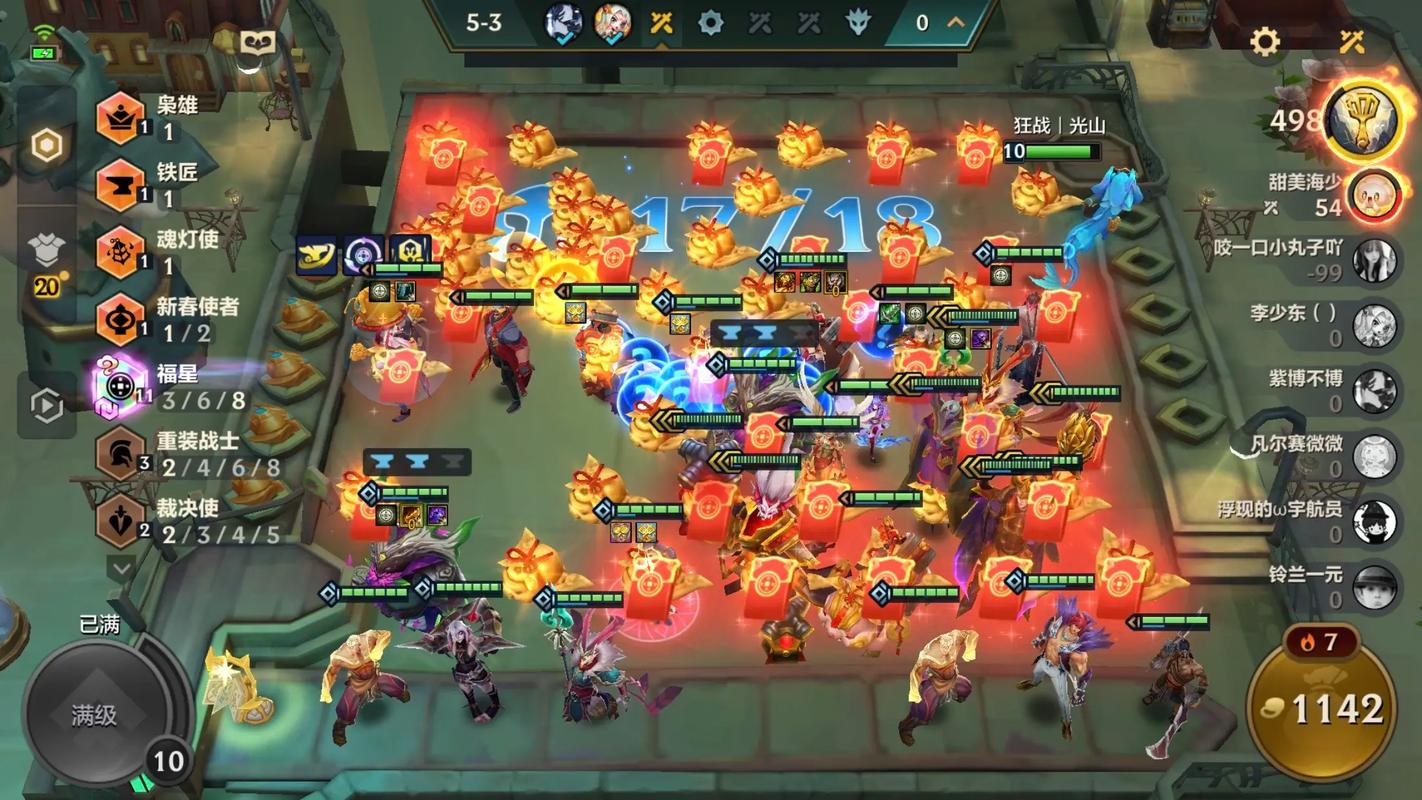Expand the stage tracker up arrow
Screen dimensions: 1422x800
tap(956, 22)
